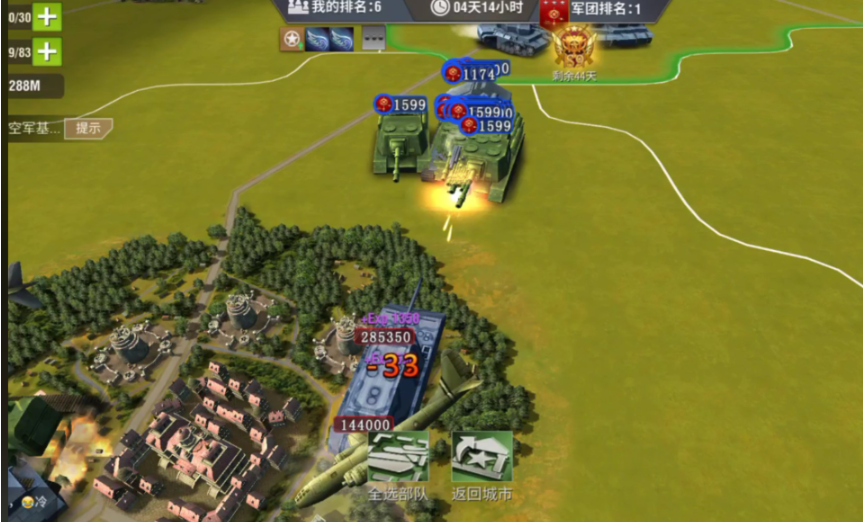Select the star badge buff icon
Viewport: 863px width, 522px height.
291,39
